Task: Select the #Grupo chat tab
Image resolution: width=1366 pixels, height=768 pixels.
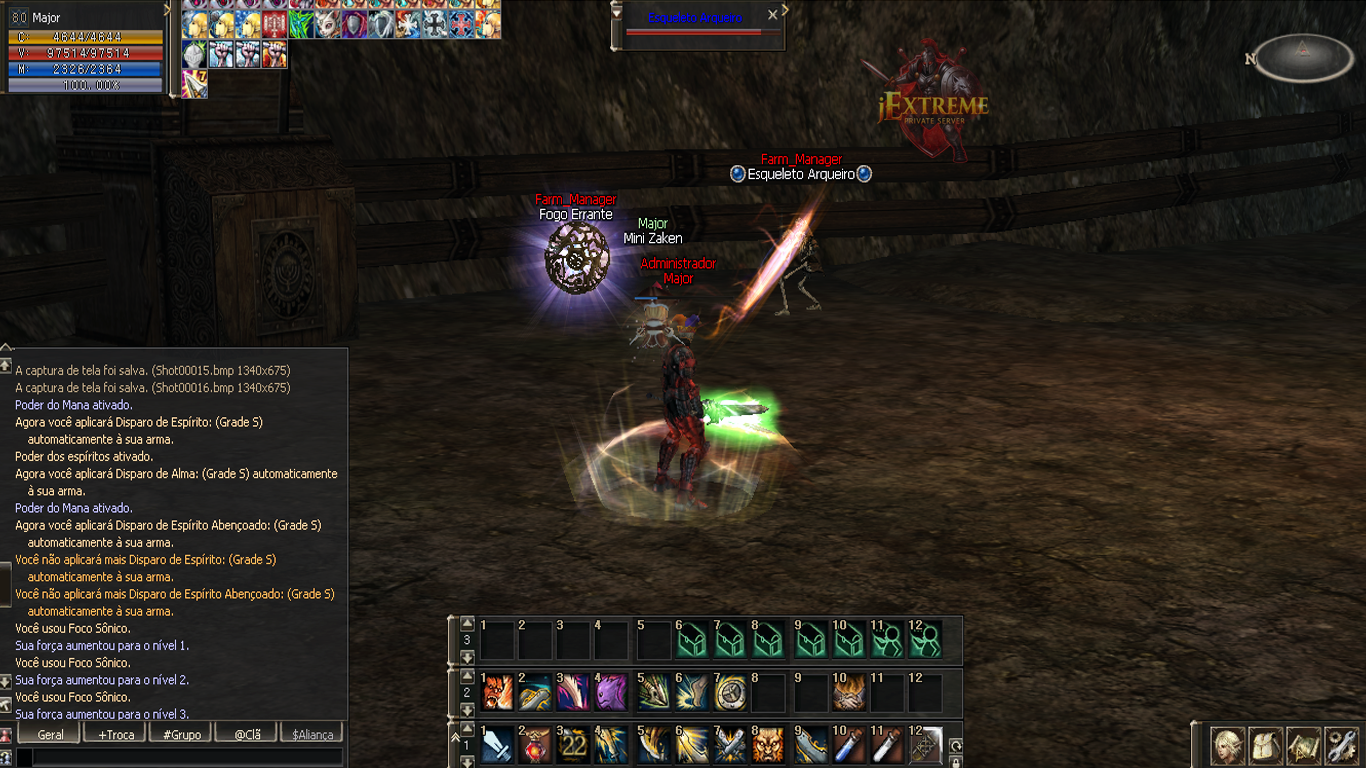Action: click(x=181, y=734)
